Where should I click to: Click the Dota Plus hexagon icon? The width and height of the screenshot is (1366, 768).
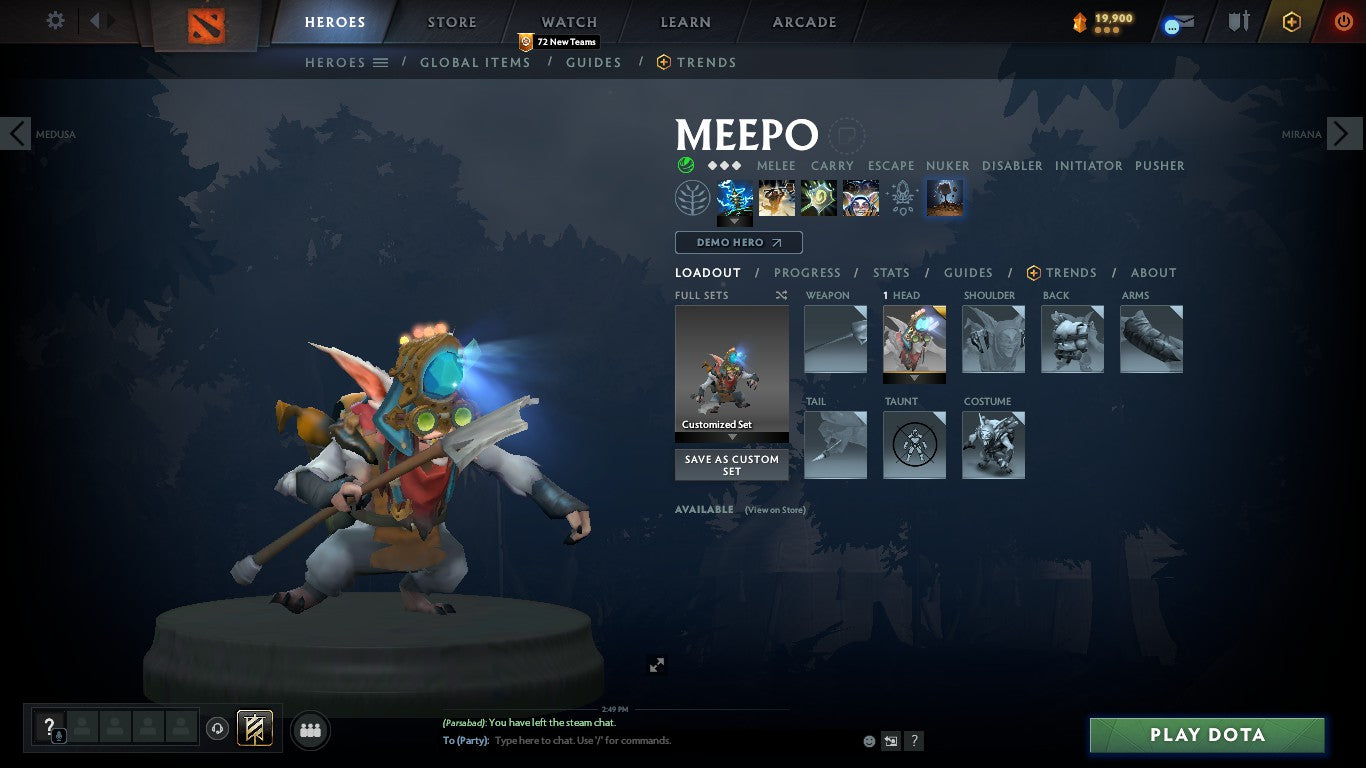(x=1289, y=21)
